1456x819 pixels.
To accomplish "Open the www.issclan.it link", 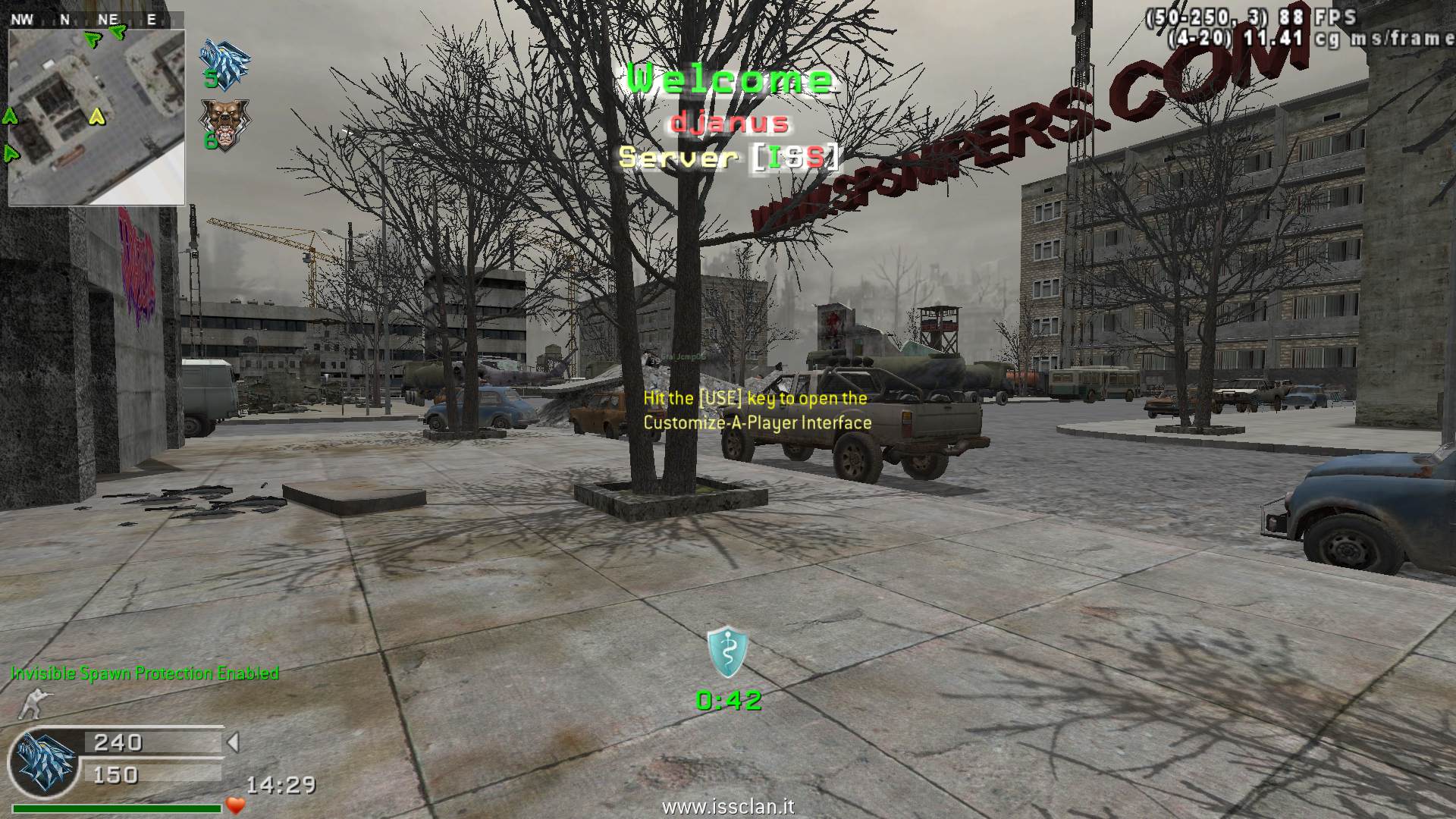I will [728, 807].
